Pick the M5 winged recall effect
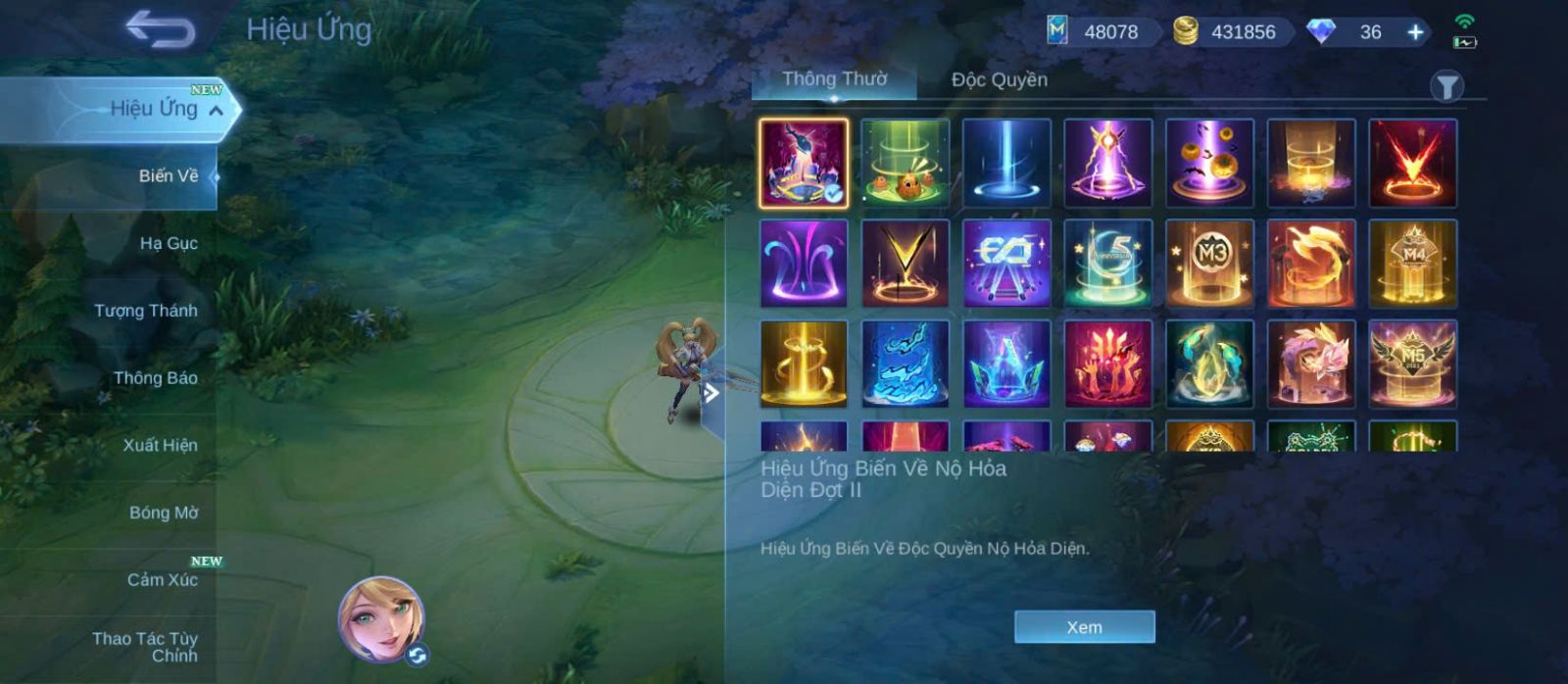 1412,364
